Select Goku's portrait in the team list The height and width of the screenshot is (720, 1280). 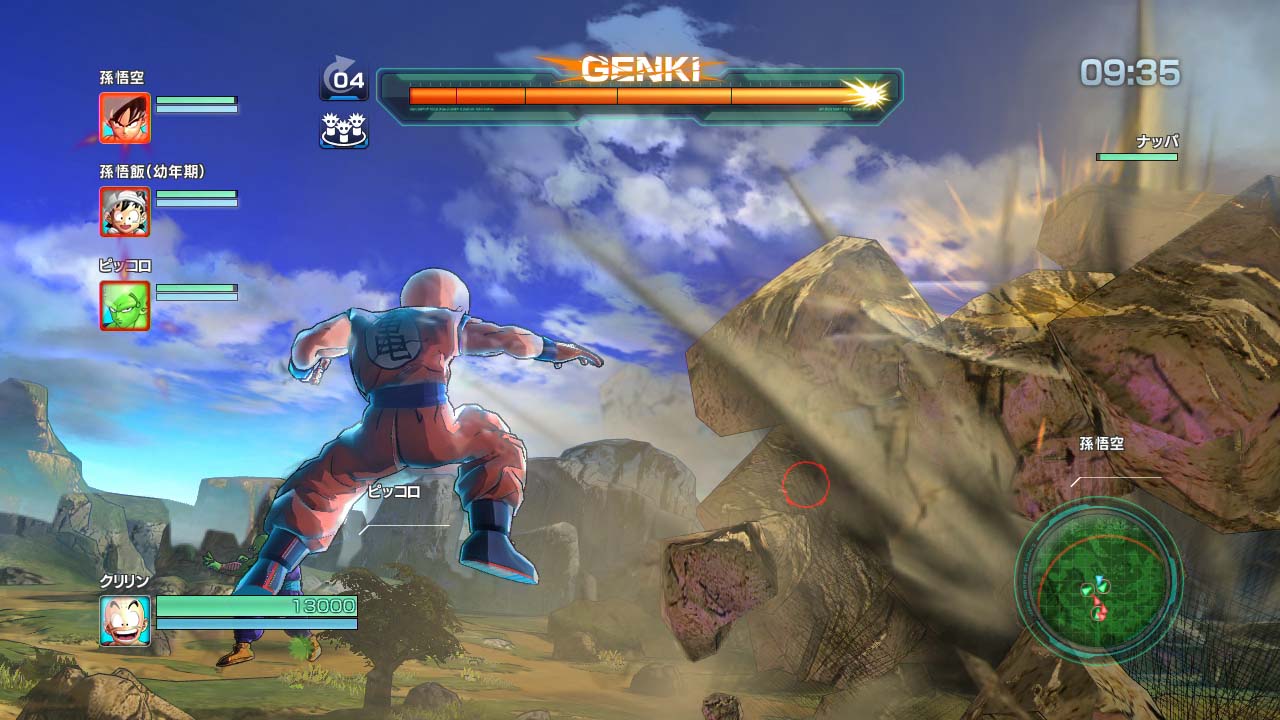[x=125, y=118]
